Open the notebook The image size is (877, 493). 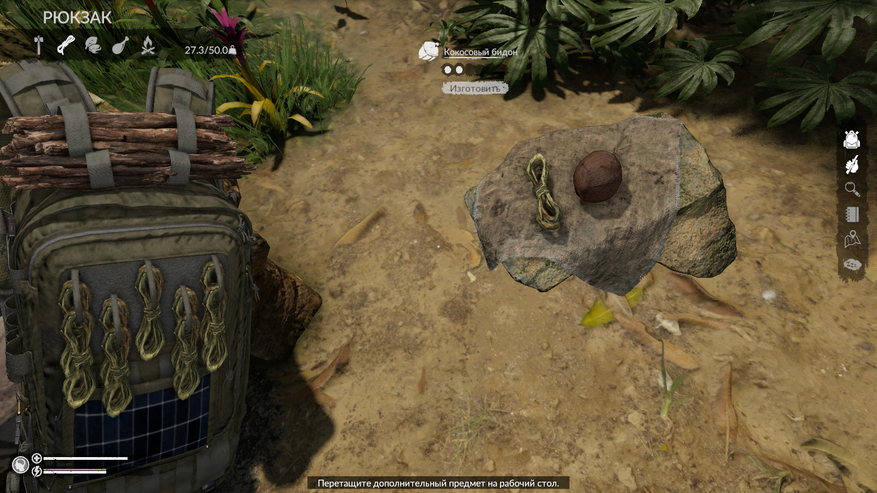pos(852,215)
